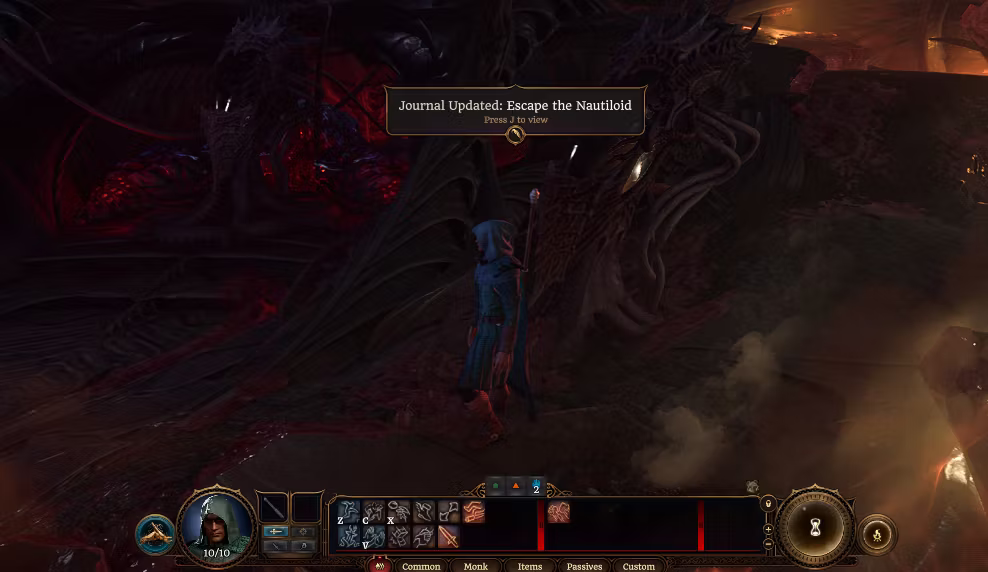The height and width of the screenshot is (572, 988).
Task: Open the campfire rest menu button
Action: pos(876,535)
